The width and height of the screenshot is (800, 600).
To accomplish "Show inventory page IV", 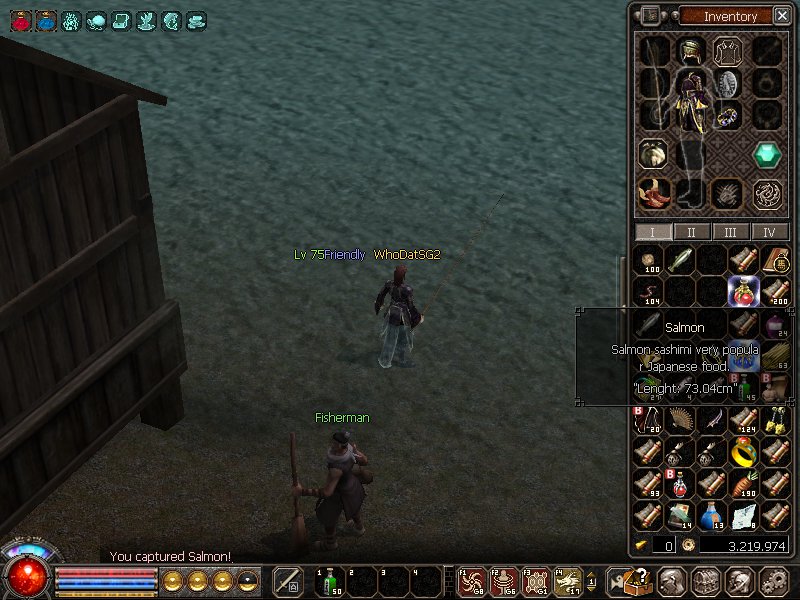I will [769, 232].
